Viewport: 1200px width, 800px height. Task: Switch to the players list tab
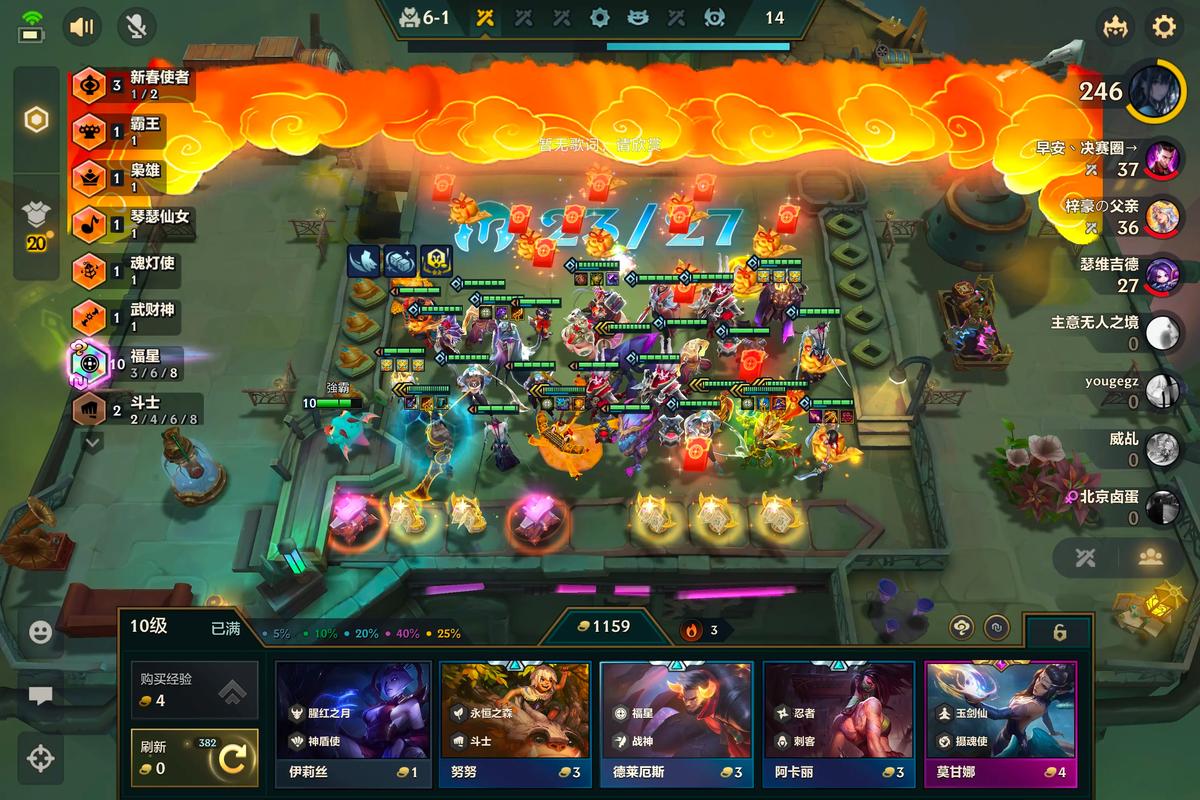tap(1149, 558)
